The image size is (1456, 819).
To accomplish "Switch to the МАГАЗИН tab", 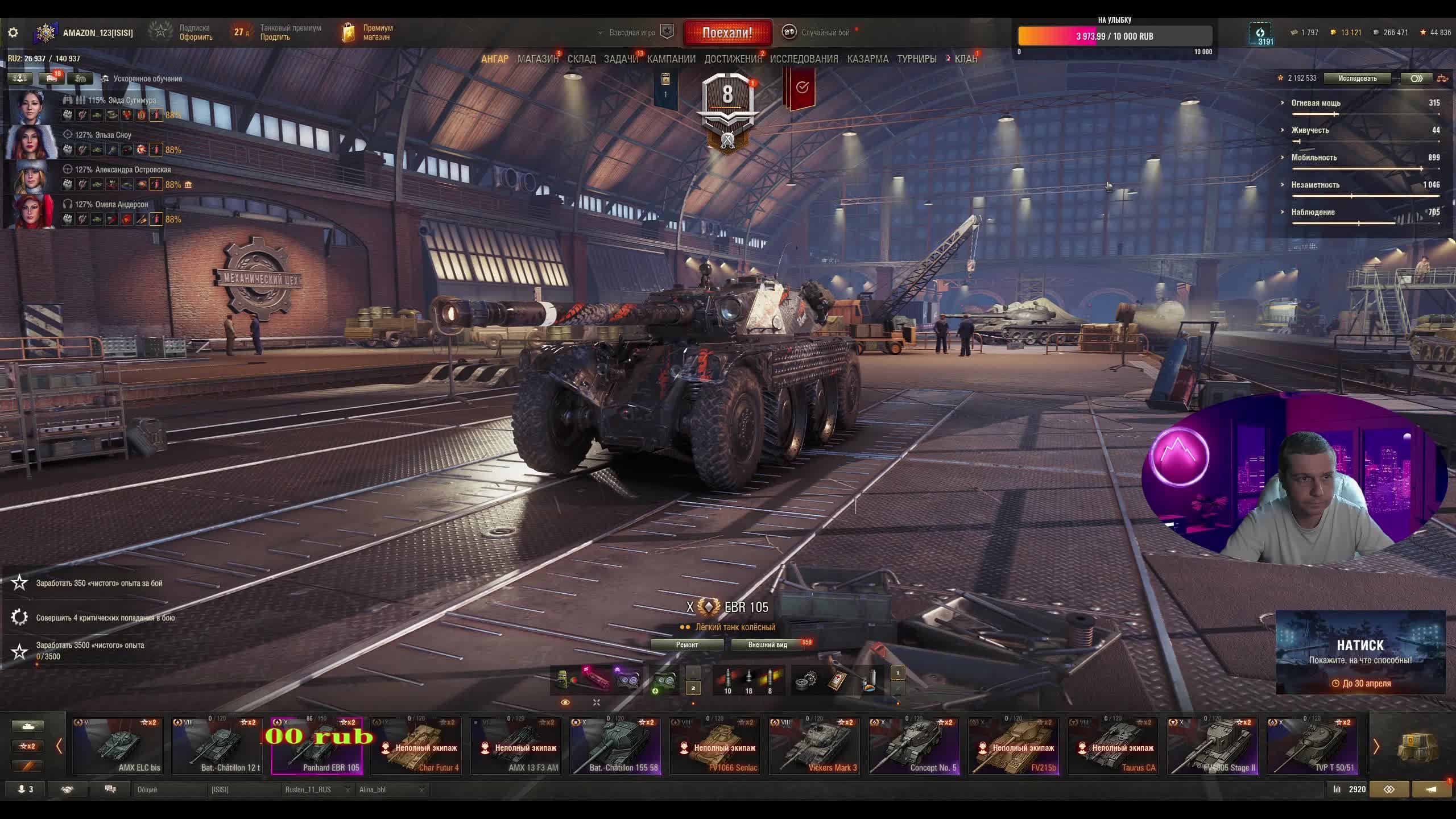I will point(537,59).
